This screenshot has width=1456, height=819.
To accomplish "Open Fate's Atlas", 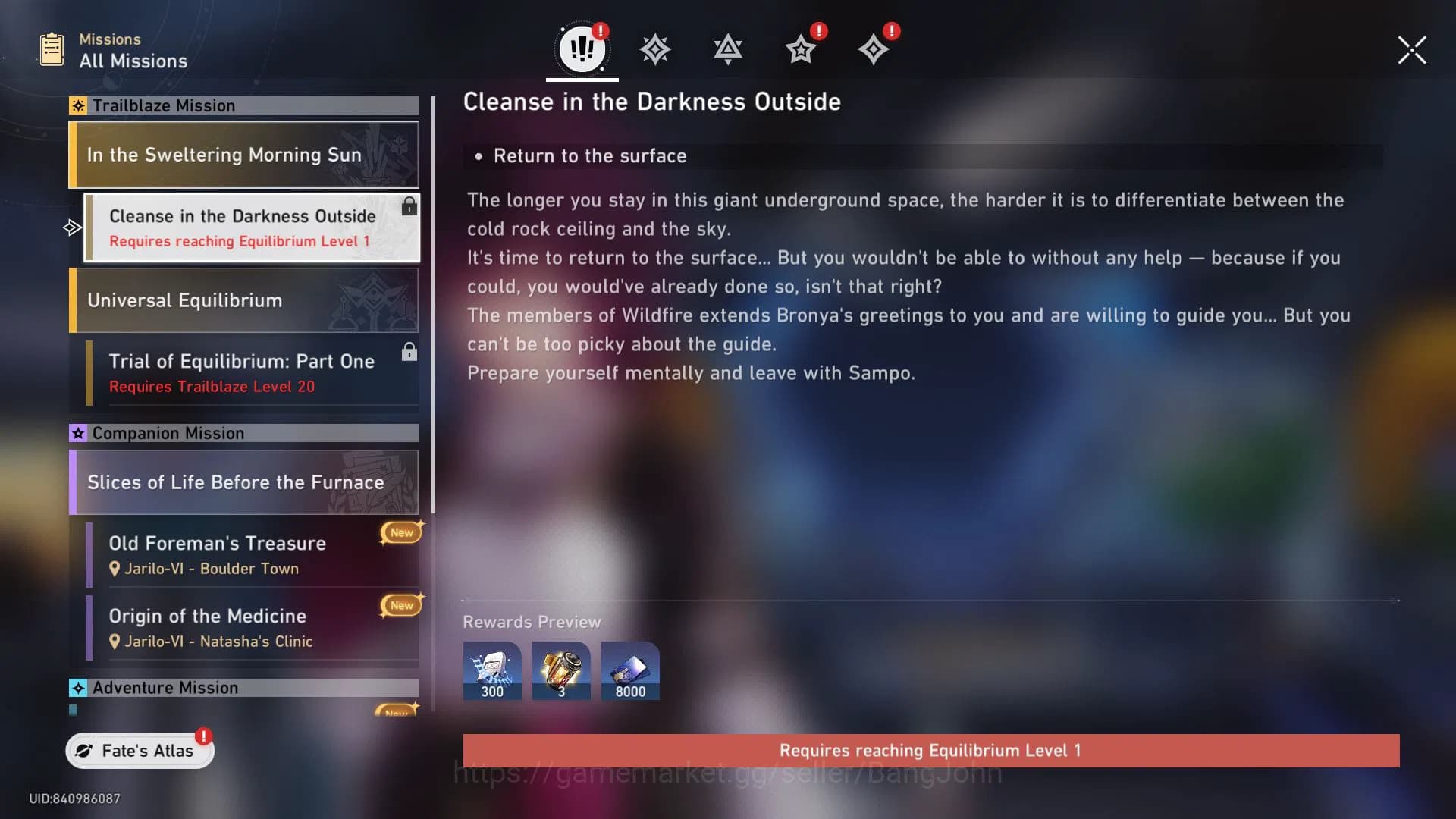I will 139,750.
